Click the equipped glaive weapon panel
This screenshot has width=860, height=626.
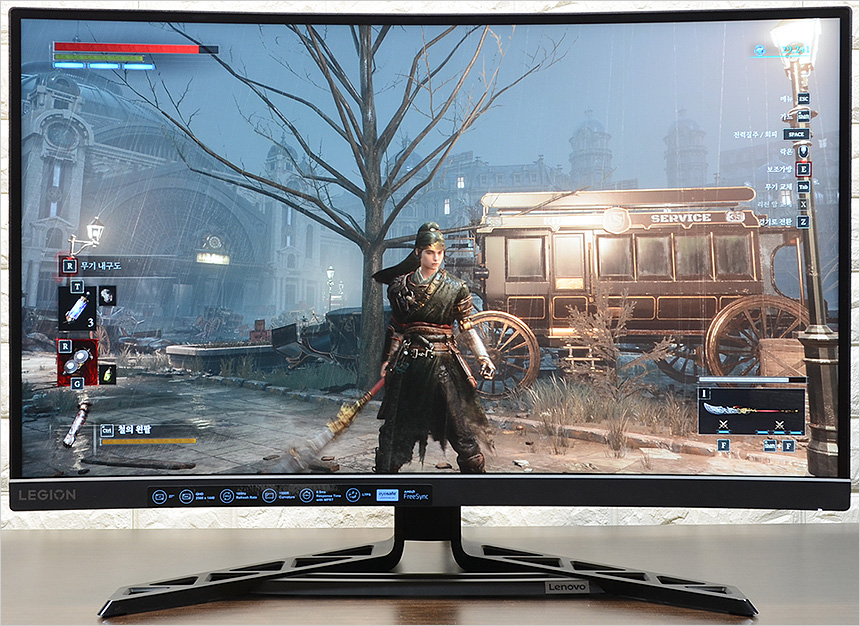tap(750, 410)
